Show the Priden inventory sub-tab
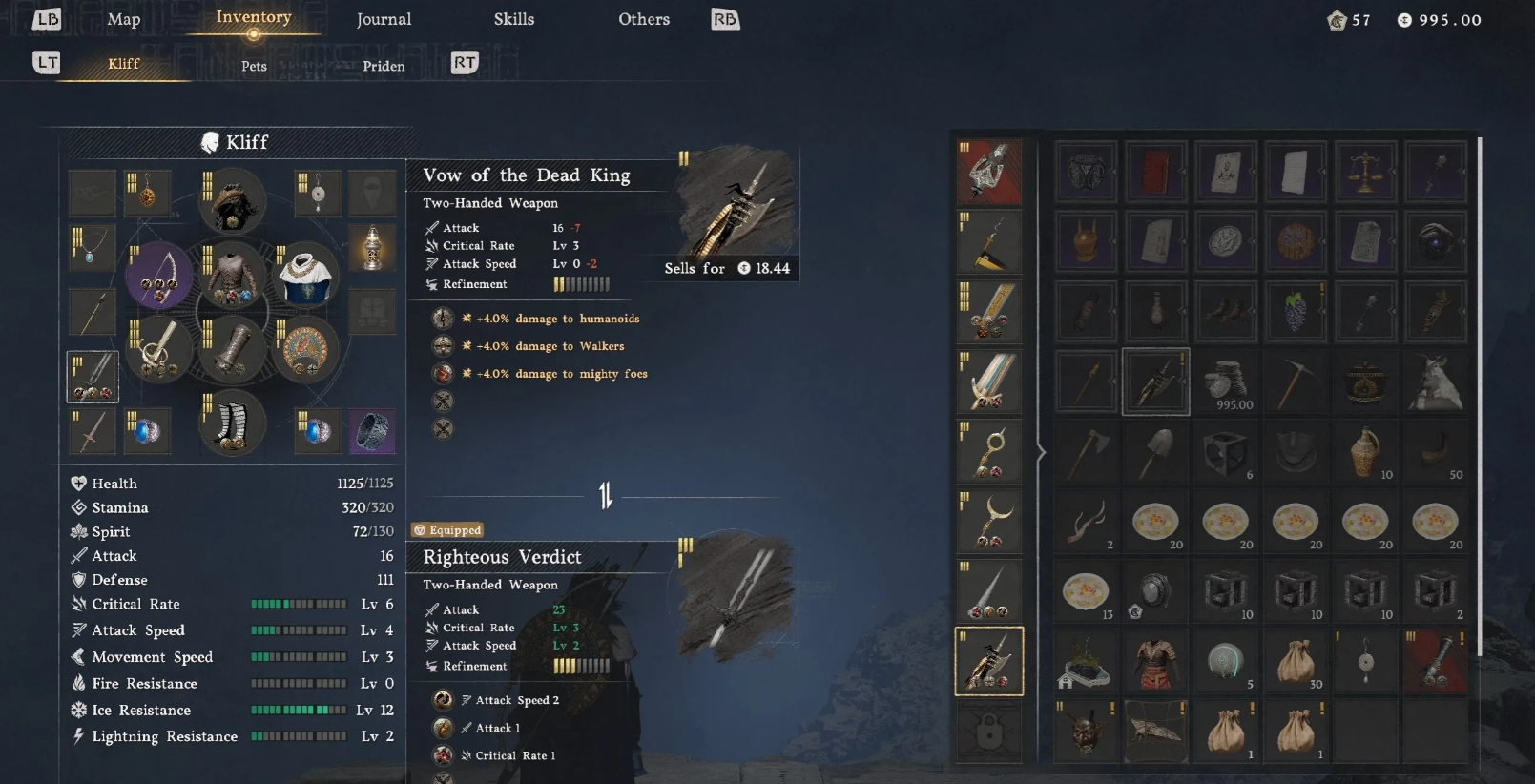Screen dimensions: 1535x784 (x=384, y=66)
